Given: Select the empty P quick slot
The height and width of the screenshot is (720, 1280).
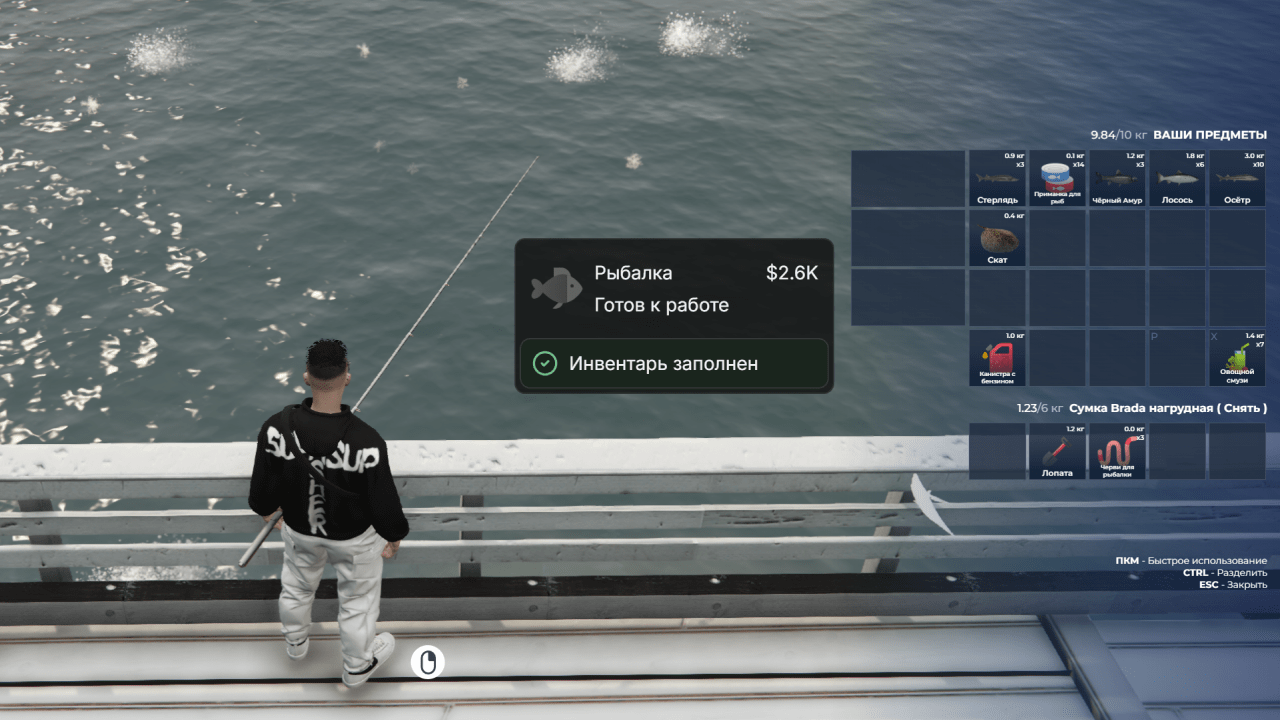Looking at the screenshot, I should 1177,358.
